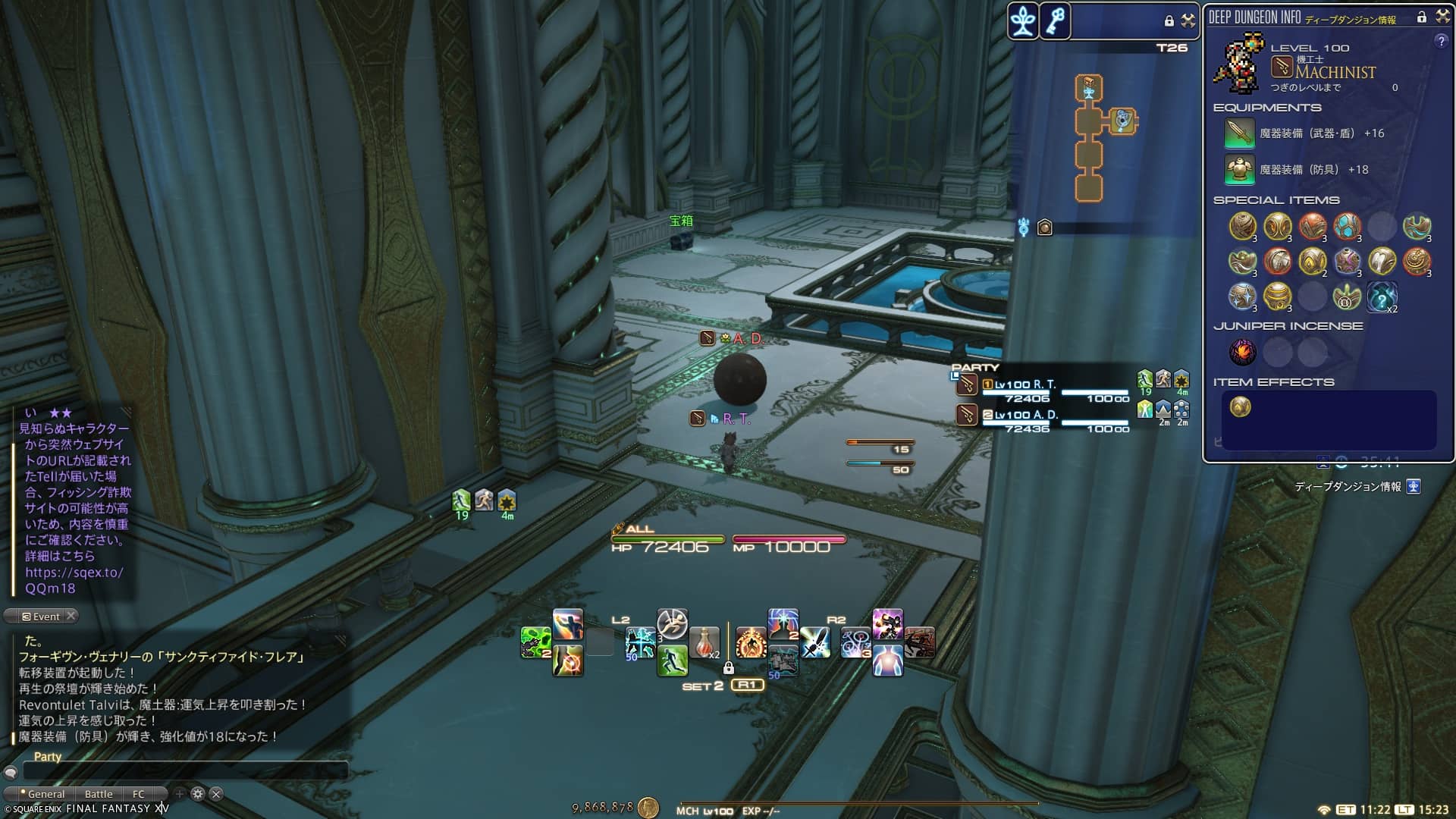Image resolution: width=1456 pixels, height=819 pixels.
Task: Use the Juniper Incense fiery orb
Action: coord(1242,352)
